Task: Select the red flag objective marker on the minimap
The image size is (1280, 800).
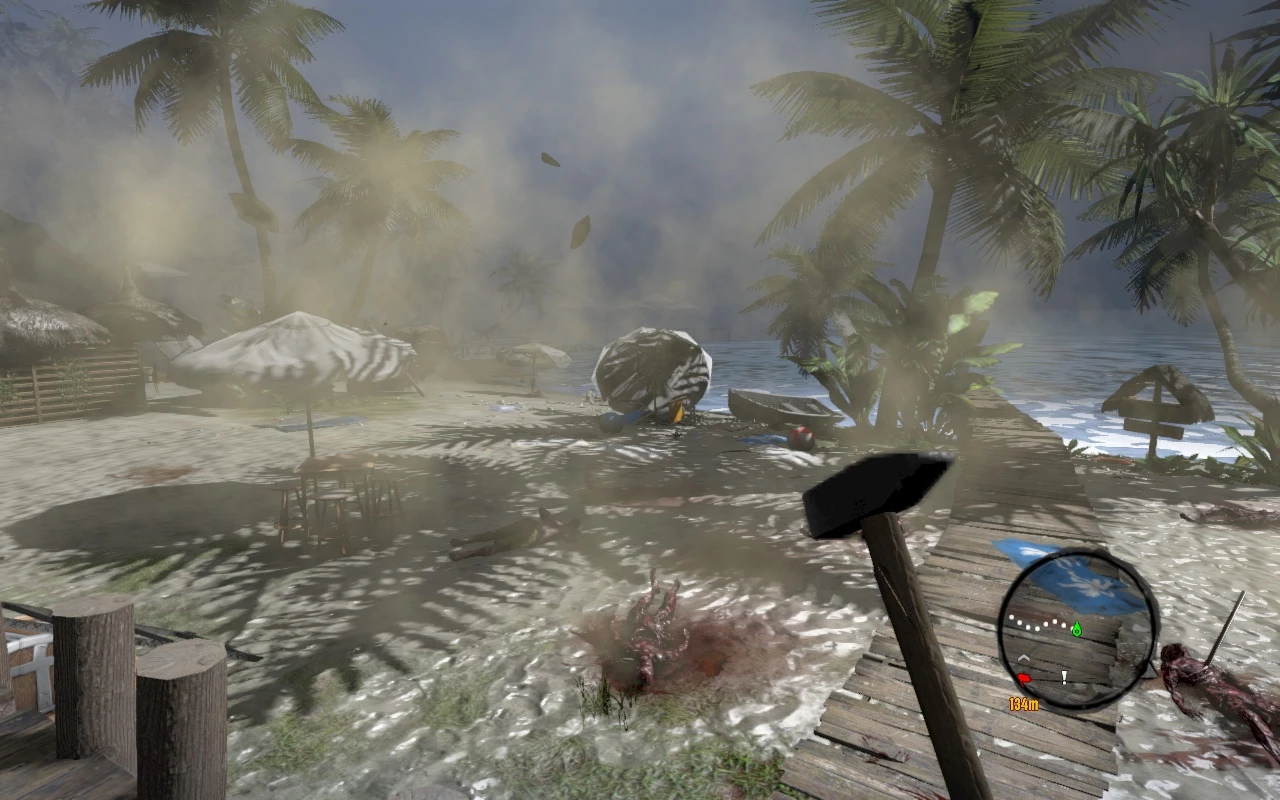Action: [x=1024, y=677]
